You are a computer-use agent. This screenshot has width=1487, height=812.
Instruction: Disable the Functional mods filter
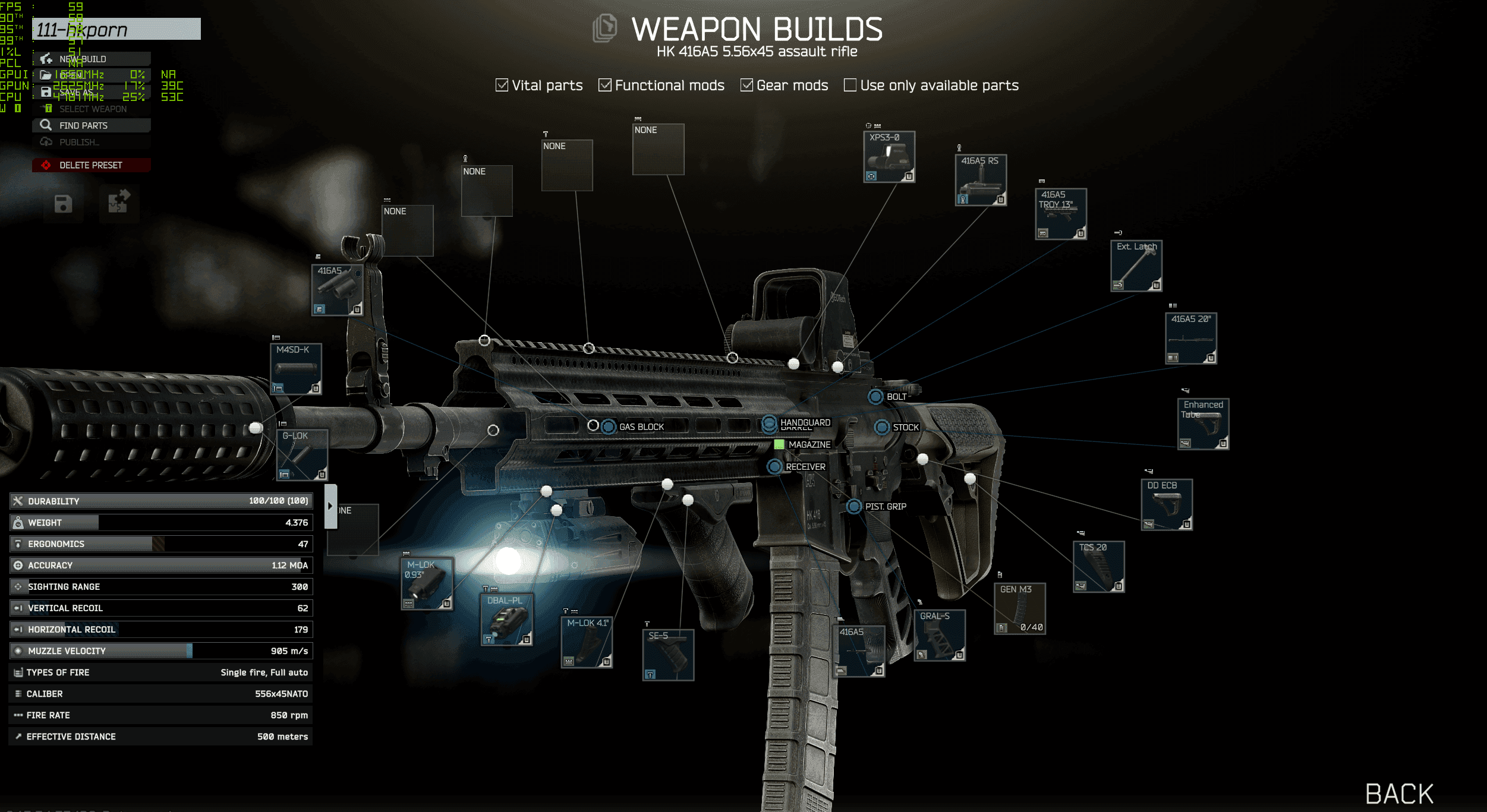coord(605,85)
